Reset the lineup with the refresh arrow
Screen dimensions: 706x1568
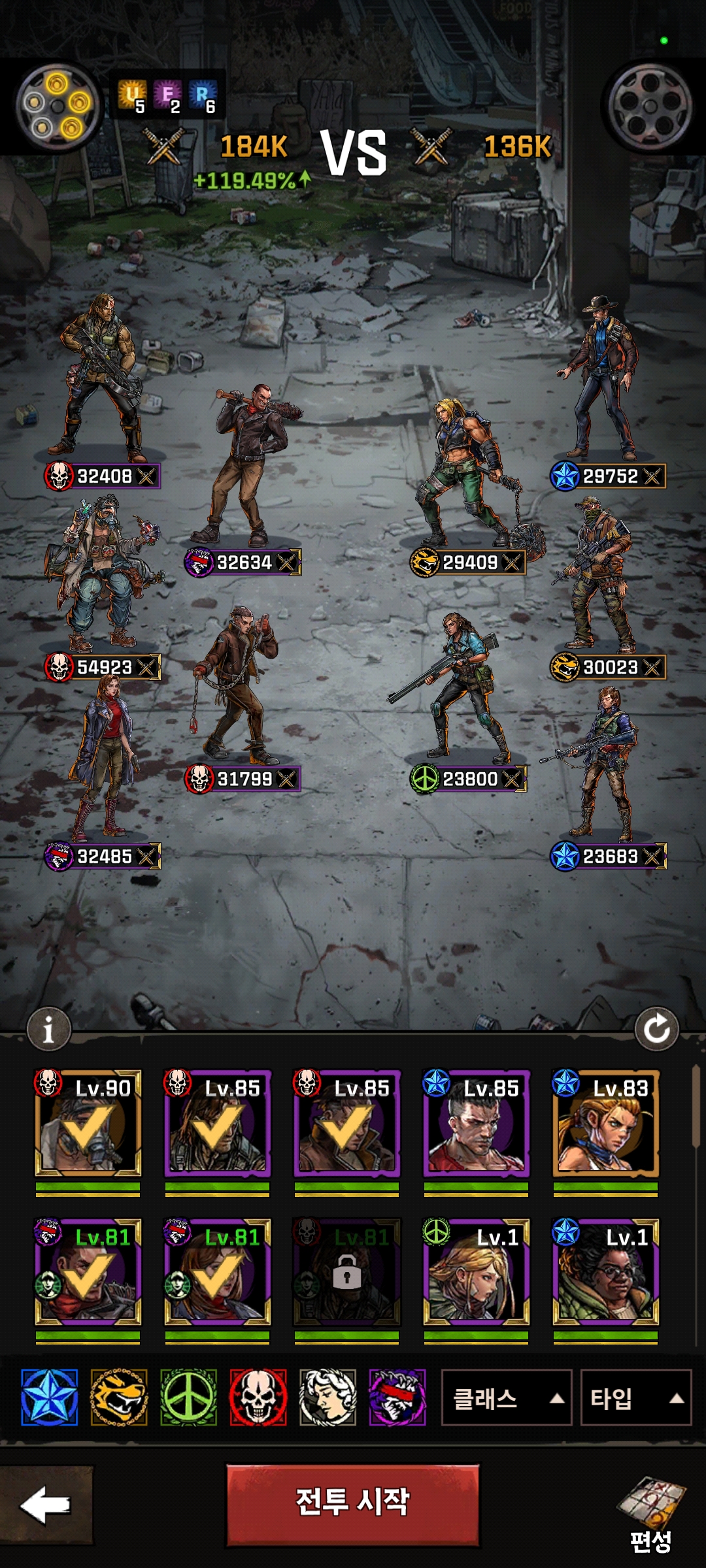pos(656,1030)
